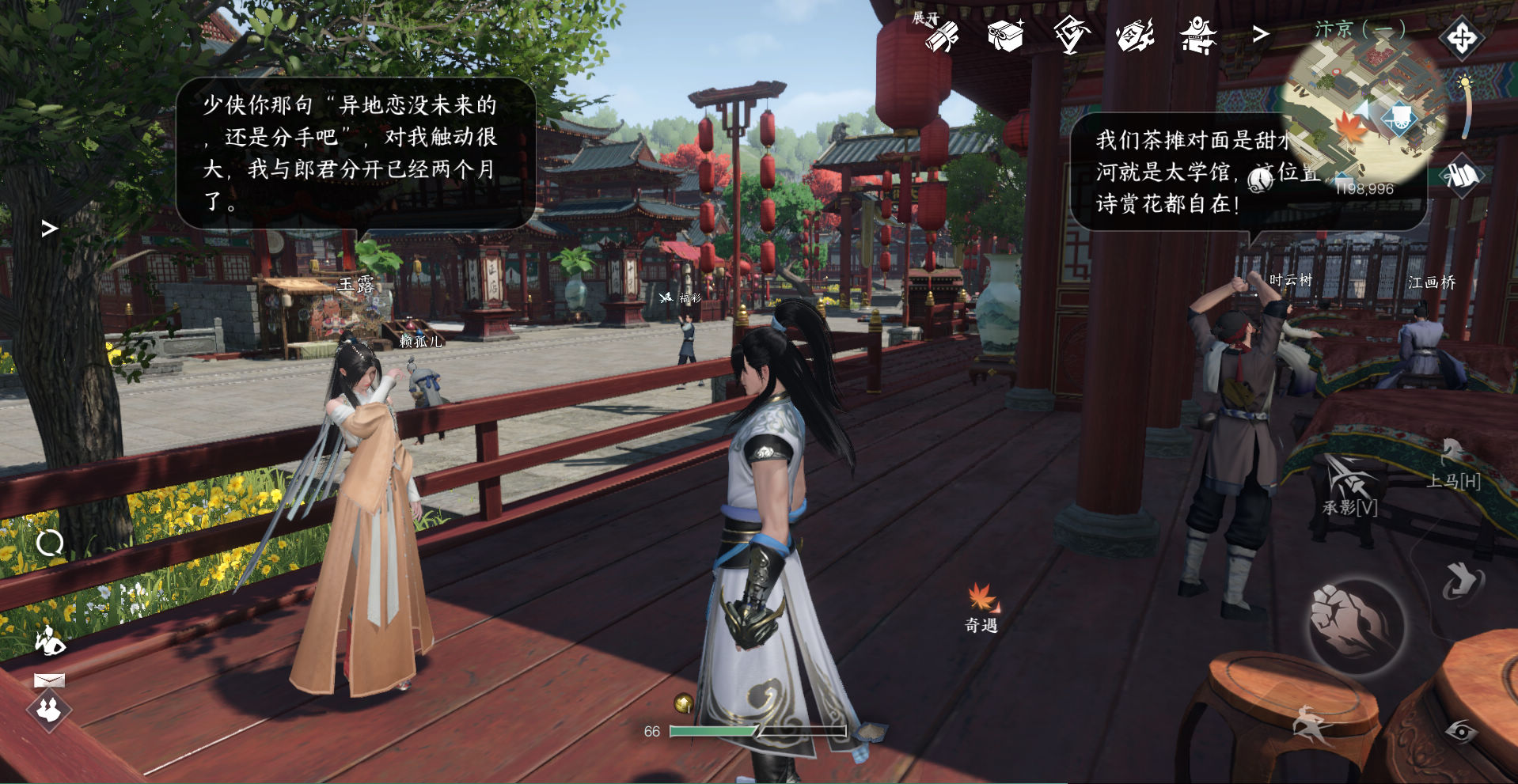Open the gesturing figure emote icon
Image resolution: width=1518 pixels, height=784 pixels.
point(50,641)
